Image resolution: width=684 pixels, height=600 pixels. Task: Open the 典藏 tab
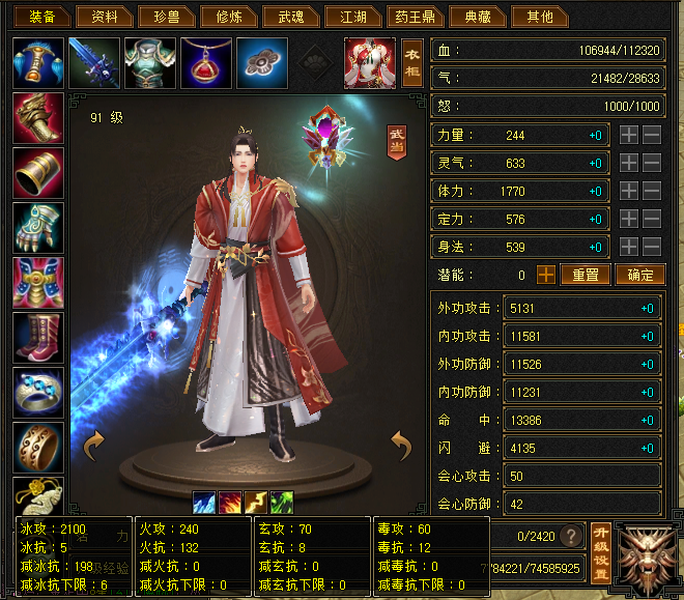pos(477,17)
